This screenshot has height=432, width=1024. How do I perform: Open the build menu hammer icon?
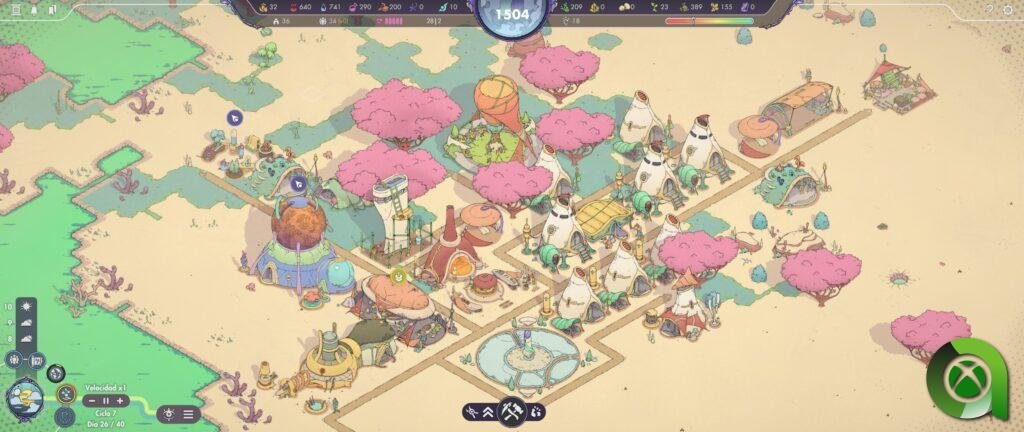(x=512, y=411)
